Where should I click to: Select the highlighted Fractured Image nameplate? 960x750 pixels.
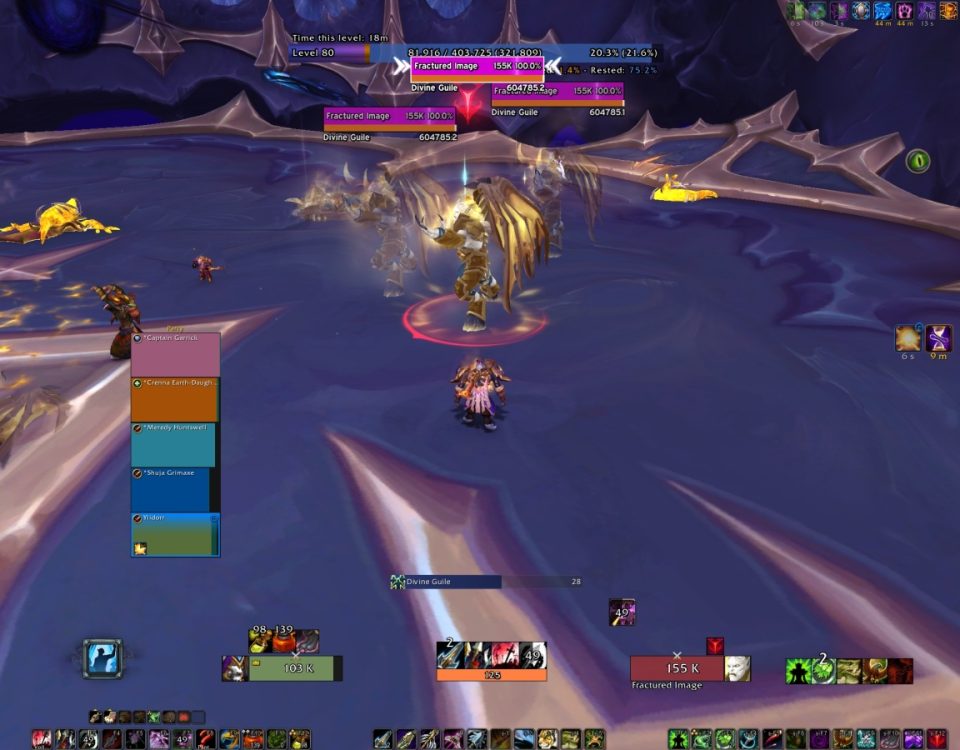pyautogui.click(x=478, y=66)
